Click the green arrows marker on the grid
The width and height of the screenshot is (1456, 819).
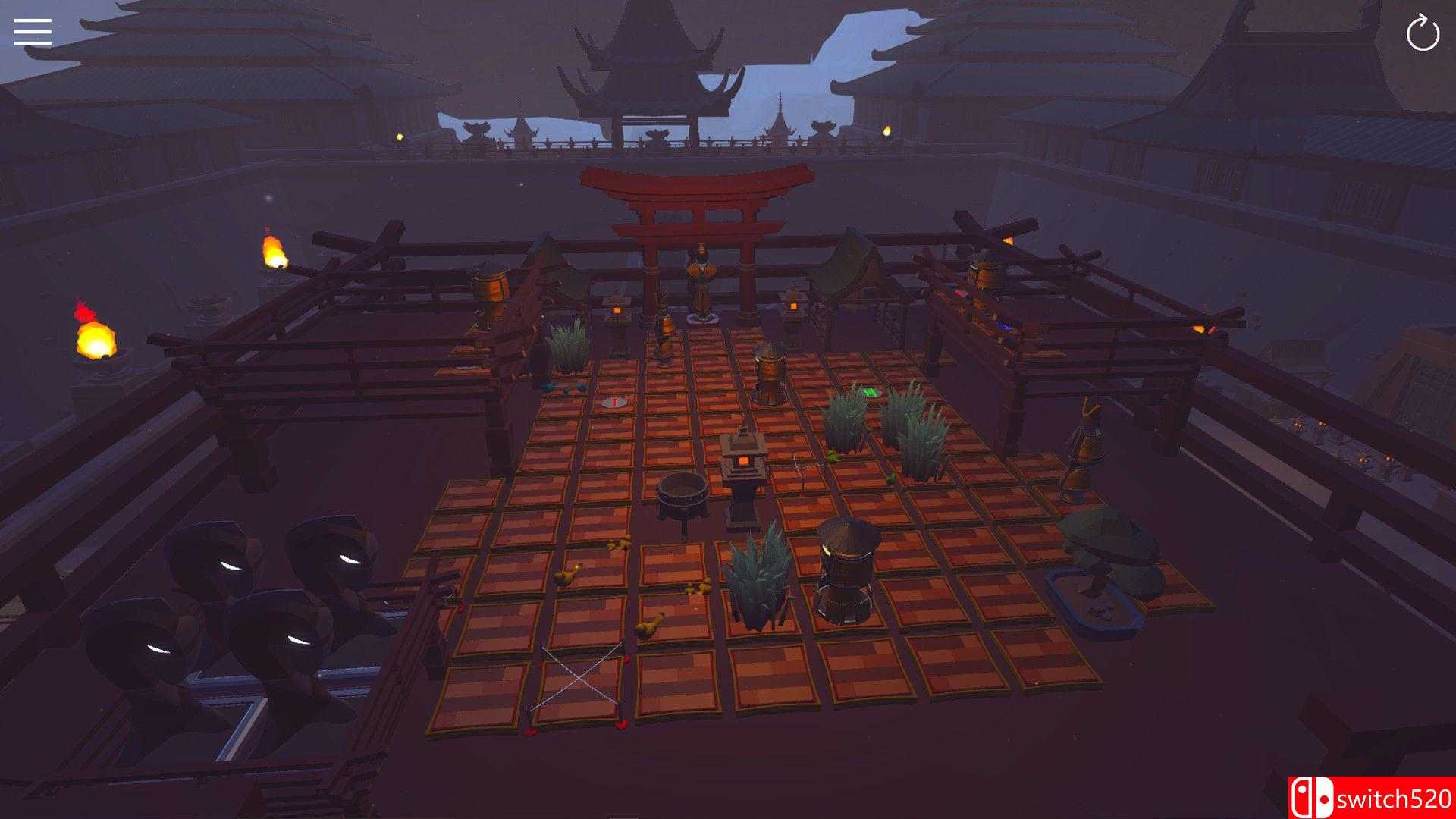869,391
